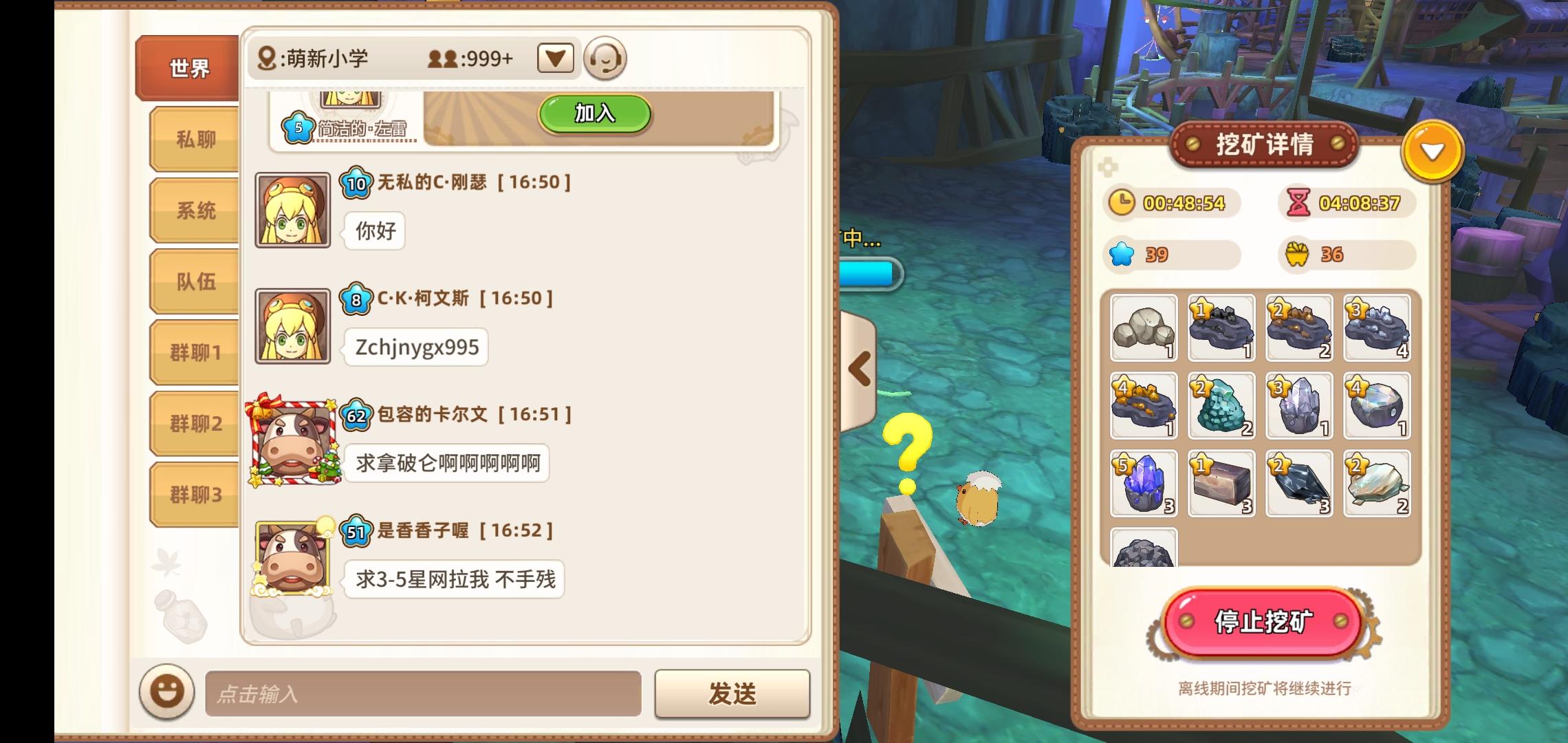Expand the 群聊1 tab list entry

(x=195, y=351)
